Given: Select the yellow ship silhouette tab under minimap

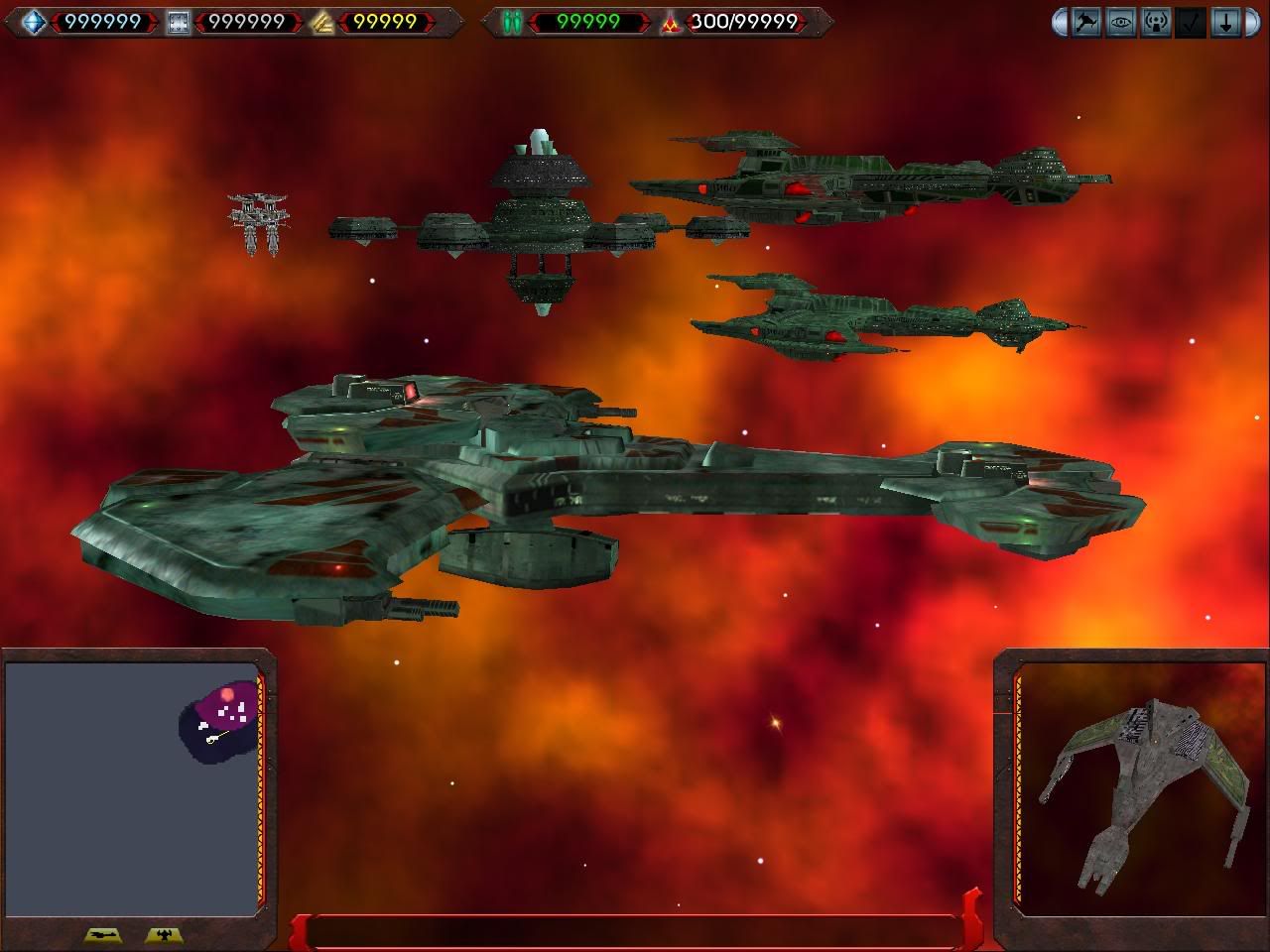Looking at the screenshot, I should (103, 934).
